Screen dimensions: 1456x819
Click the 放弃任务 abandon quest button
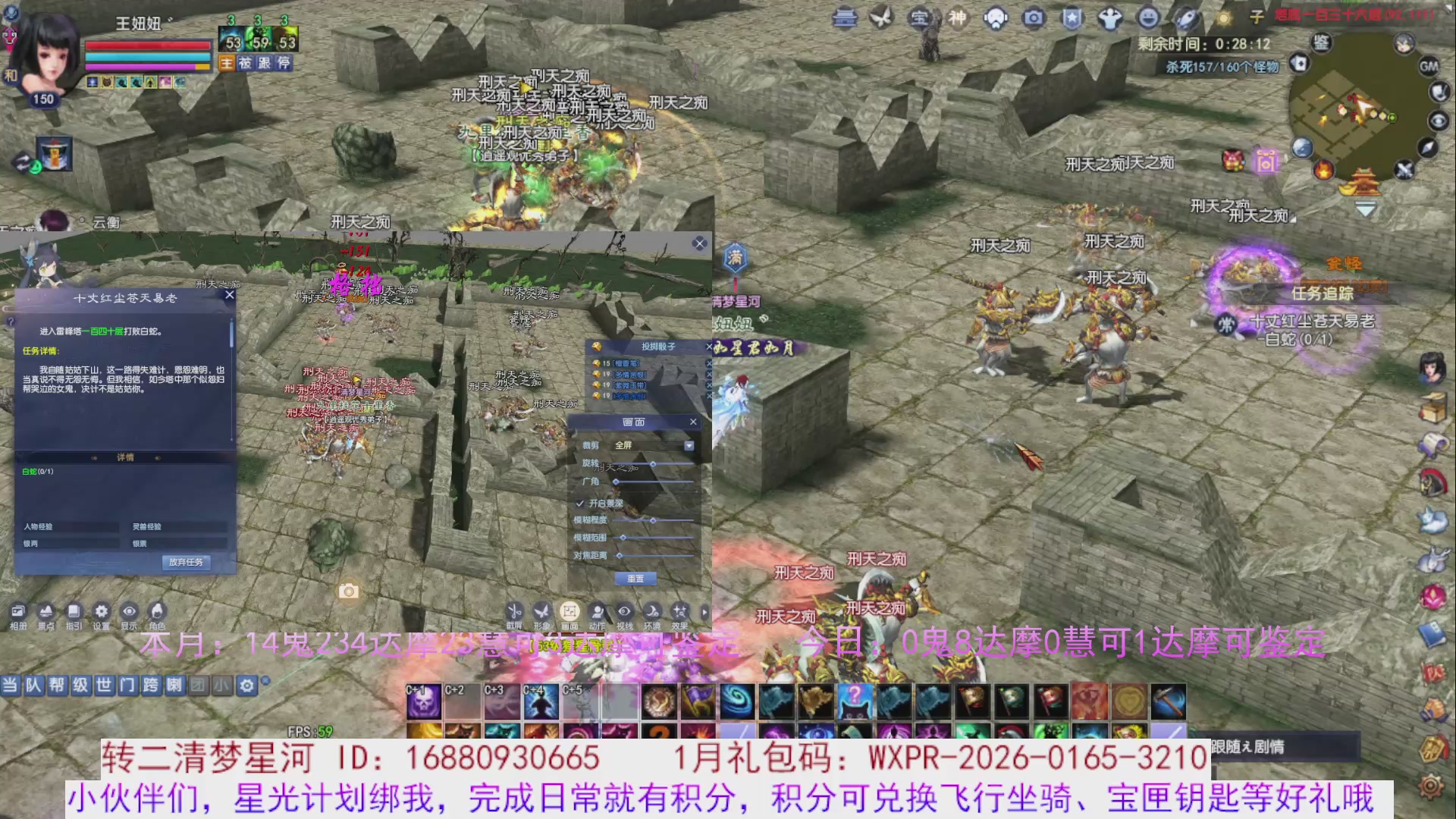[x=187, y=563]
